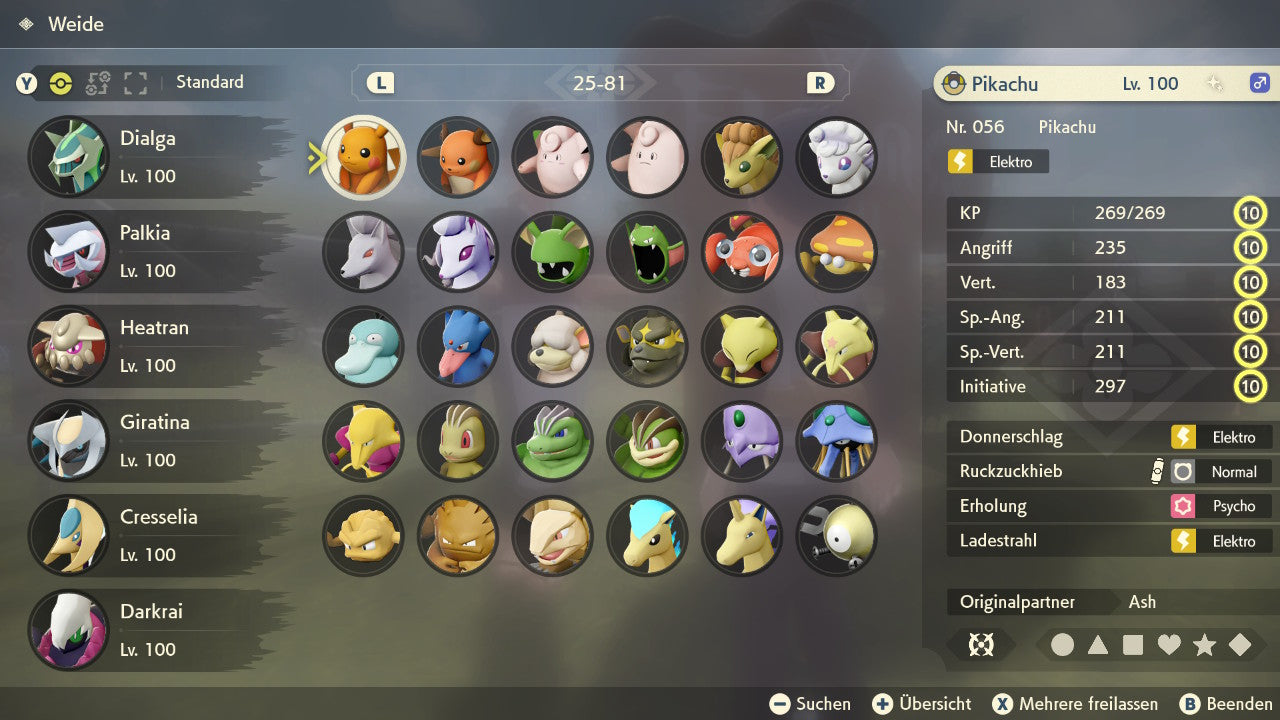The width and height of the screenshot is (1280, 720).
Task: Select Darkrai from the party list
Action: pyautogui.click(x=150, y=630)
